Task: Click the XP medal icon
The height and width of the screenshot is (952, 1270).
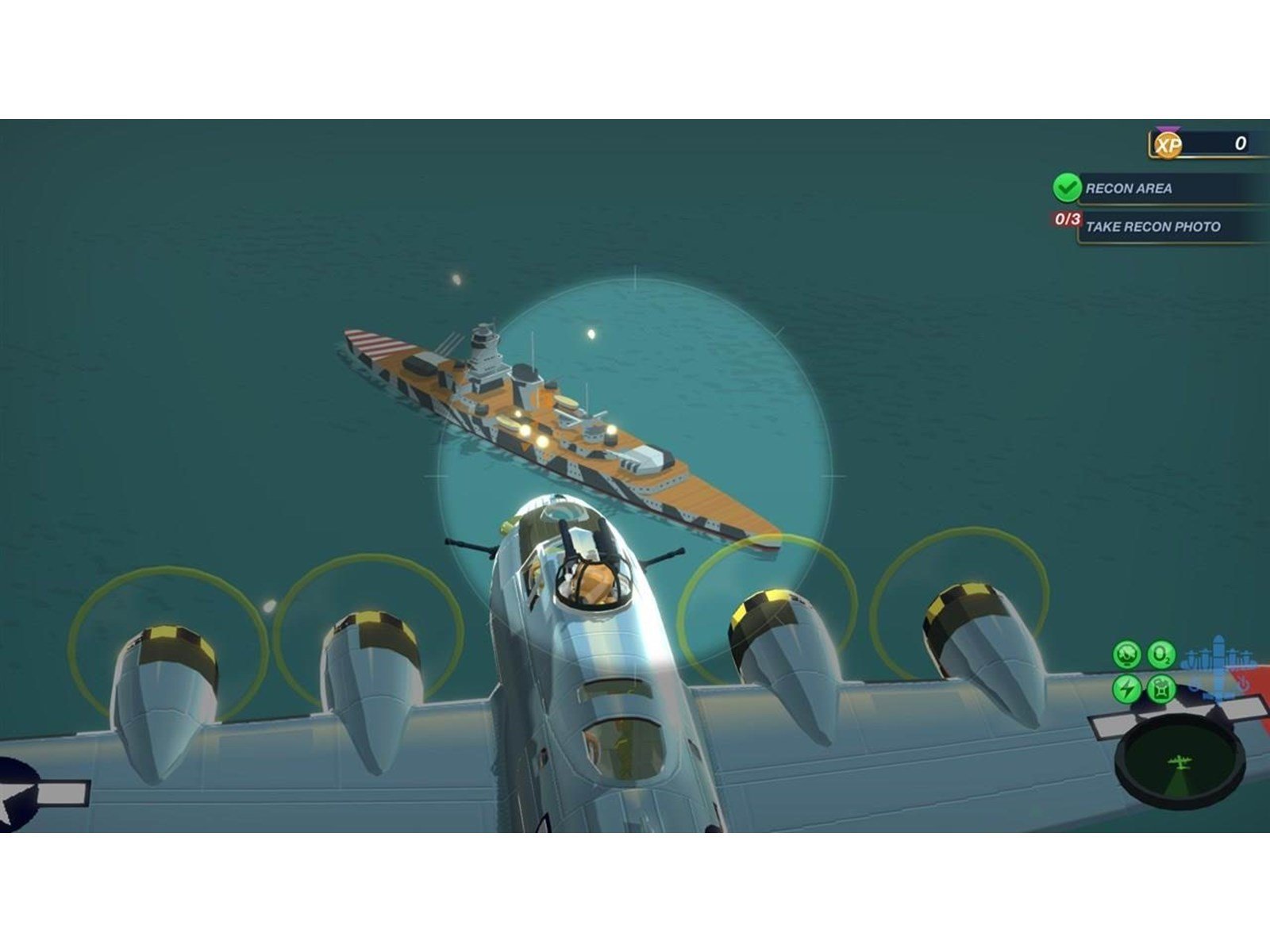Action: pos(1167,144)
